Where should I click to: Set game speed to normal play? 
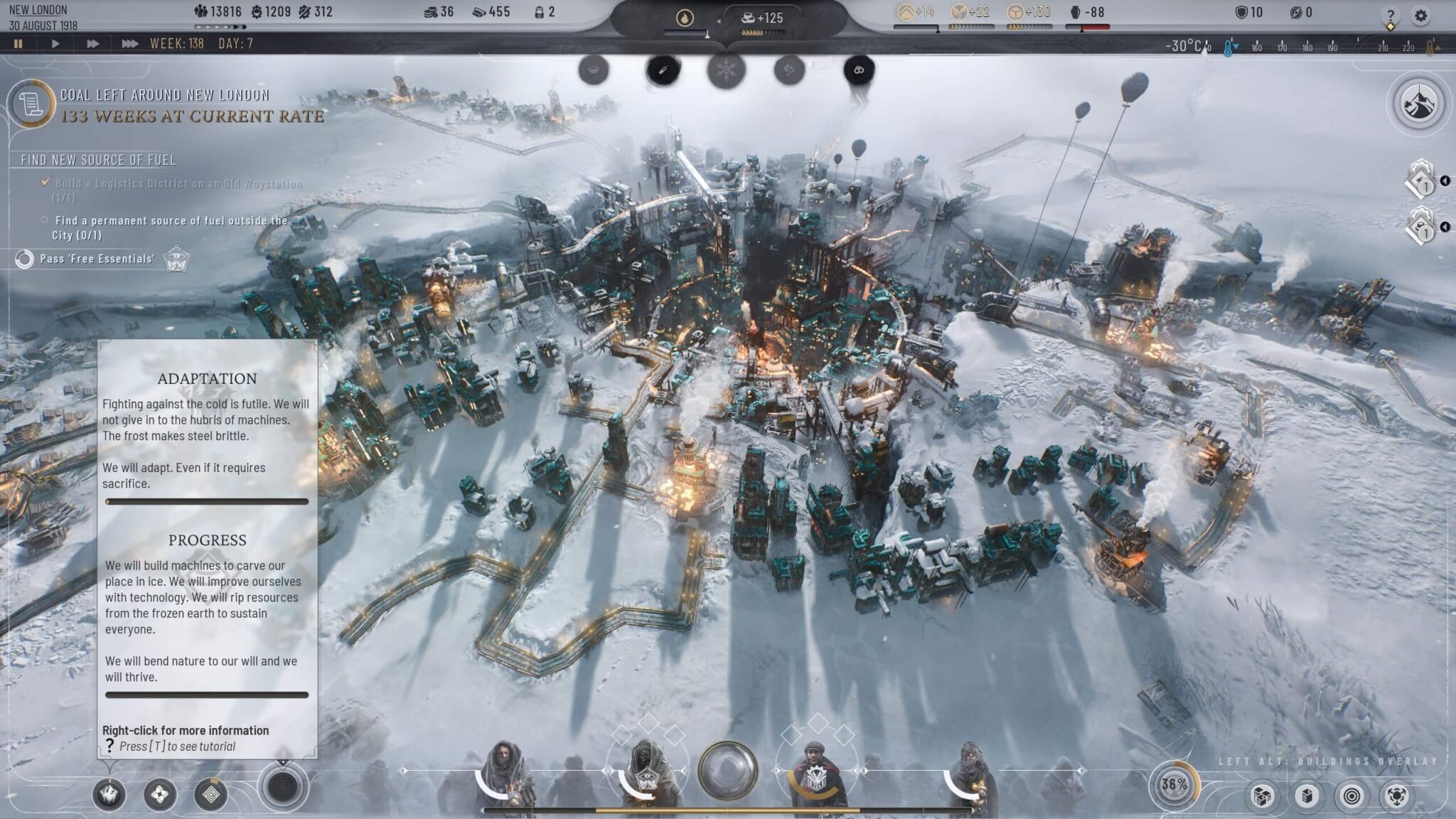tap(55, 43)
